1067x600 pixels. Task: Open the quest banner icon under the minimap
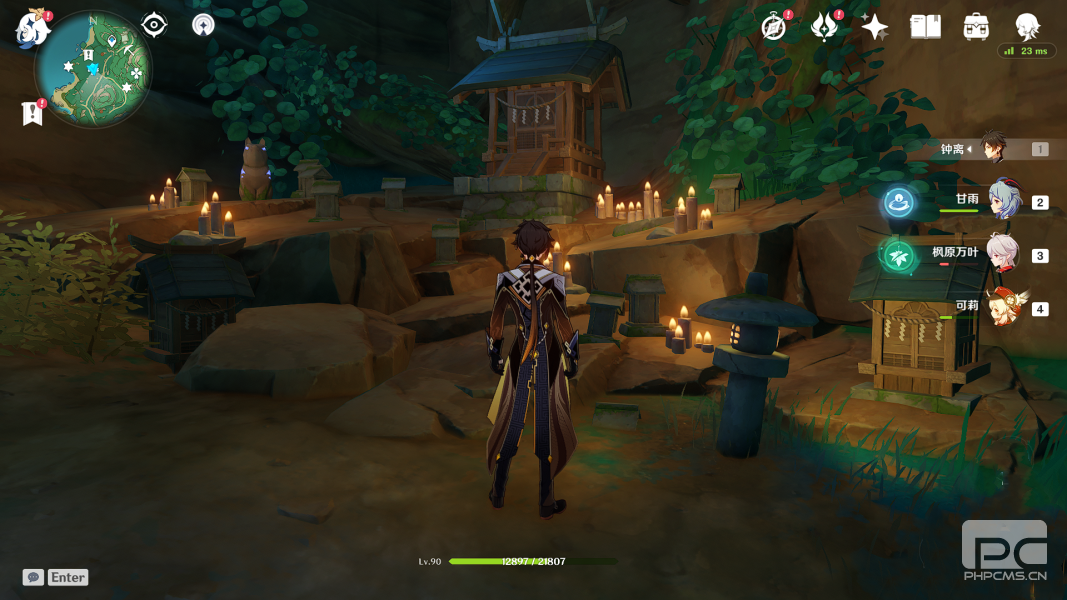(32, 114)
